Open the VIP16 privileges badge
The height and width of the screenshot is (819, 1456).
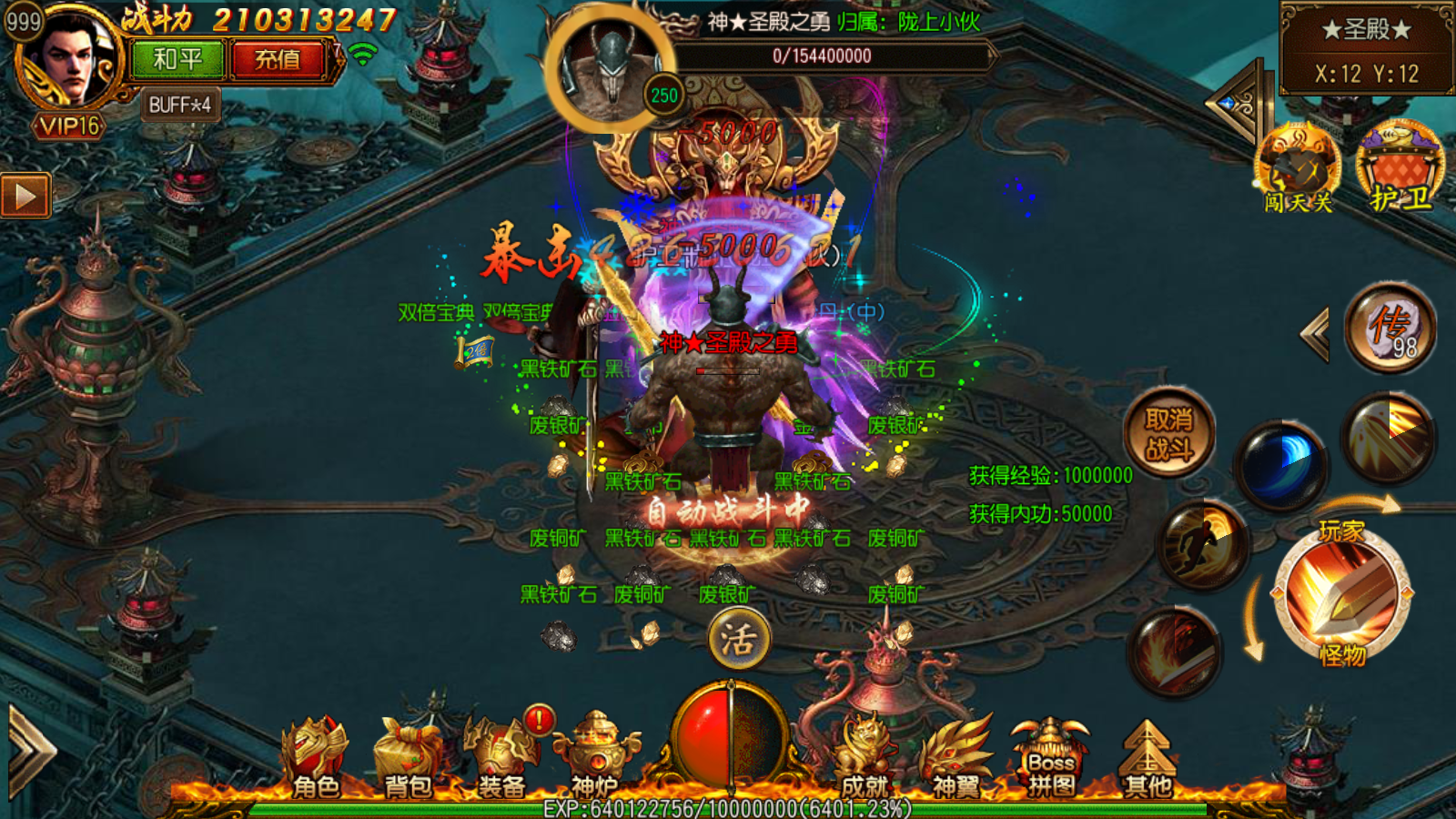[69, 126]
